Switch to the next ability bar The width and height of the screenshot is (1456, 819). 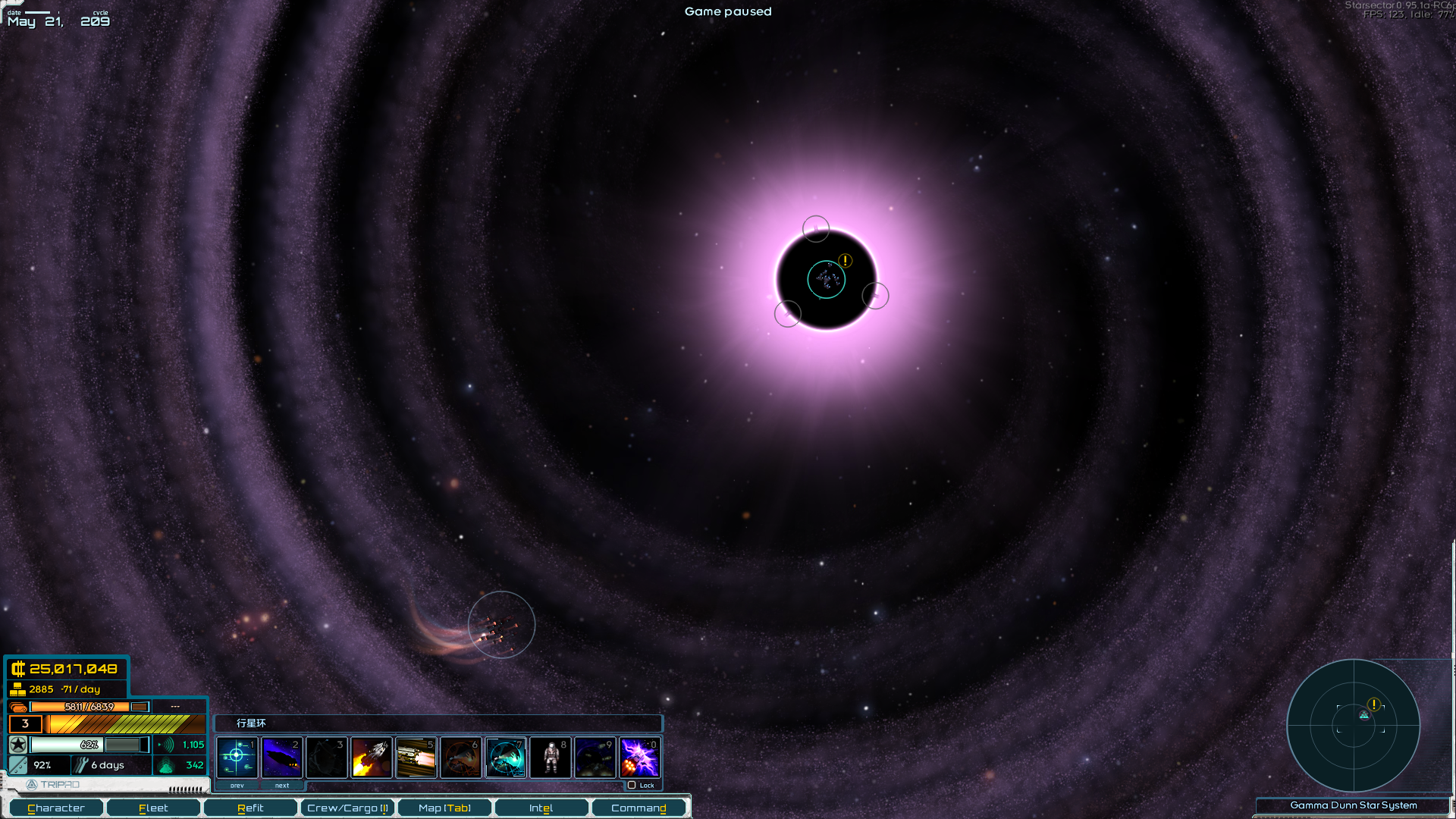pos(282,786)
